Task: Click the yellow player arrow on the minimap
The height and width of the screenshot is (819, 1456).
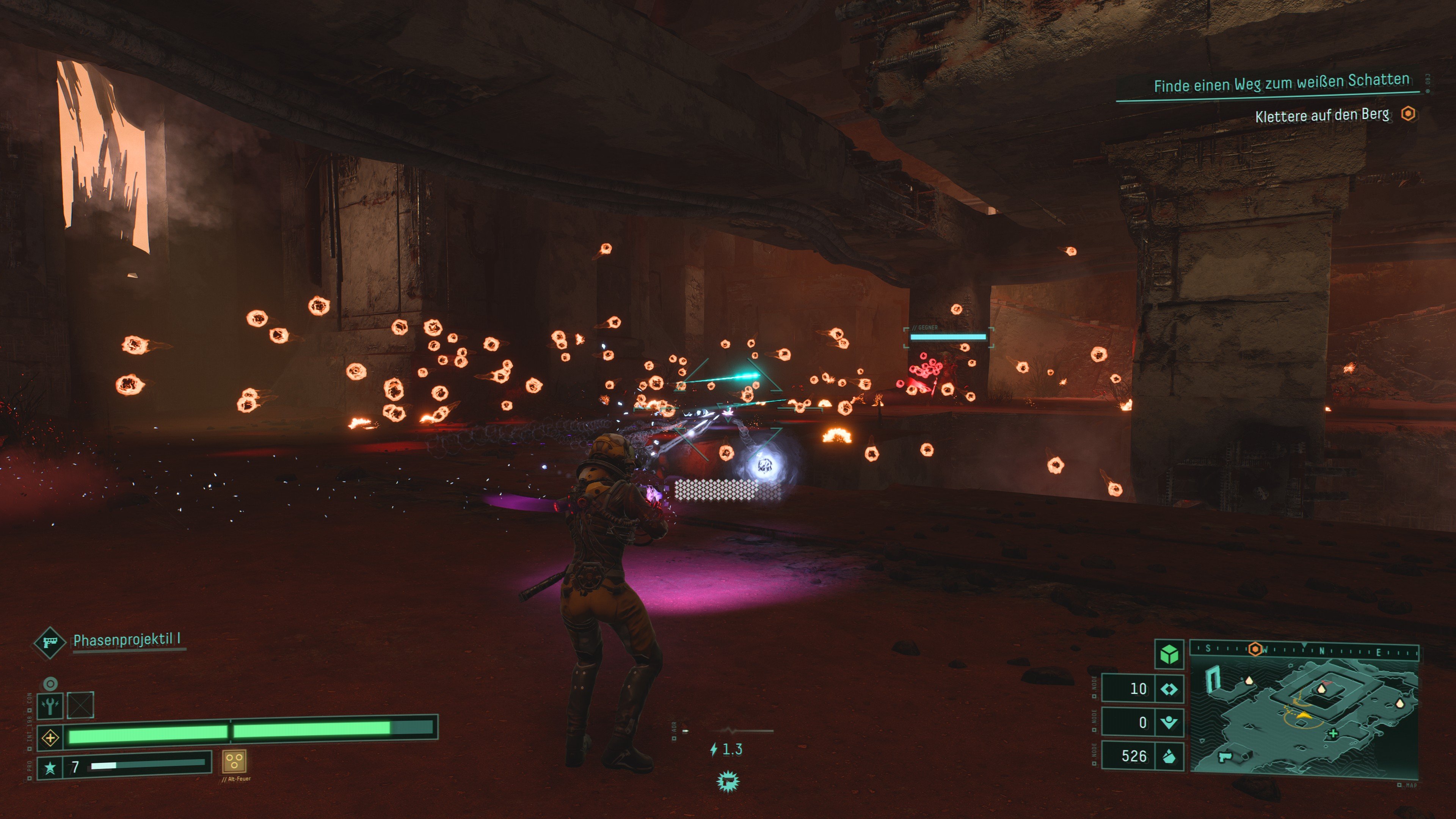Action: tap(1304, 715)
